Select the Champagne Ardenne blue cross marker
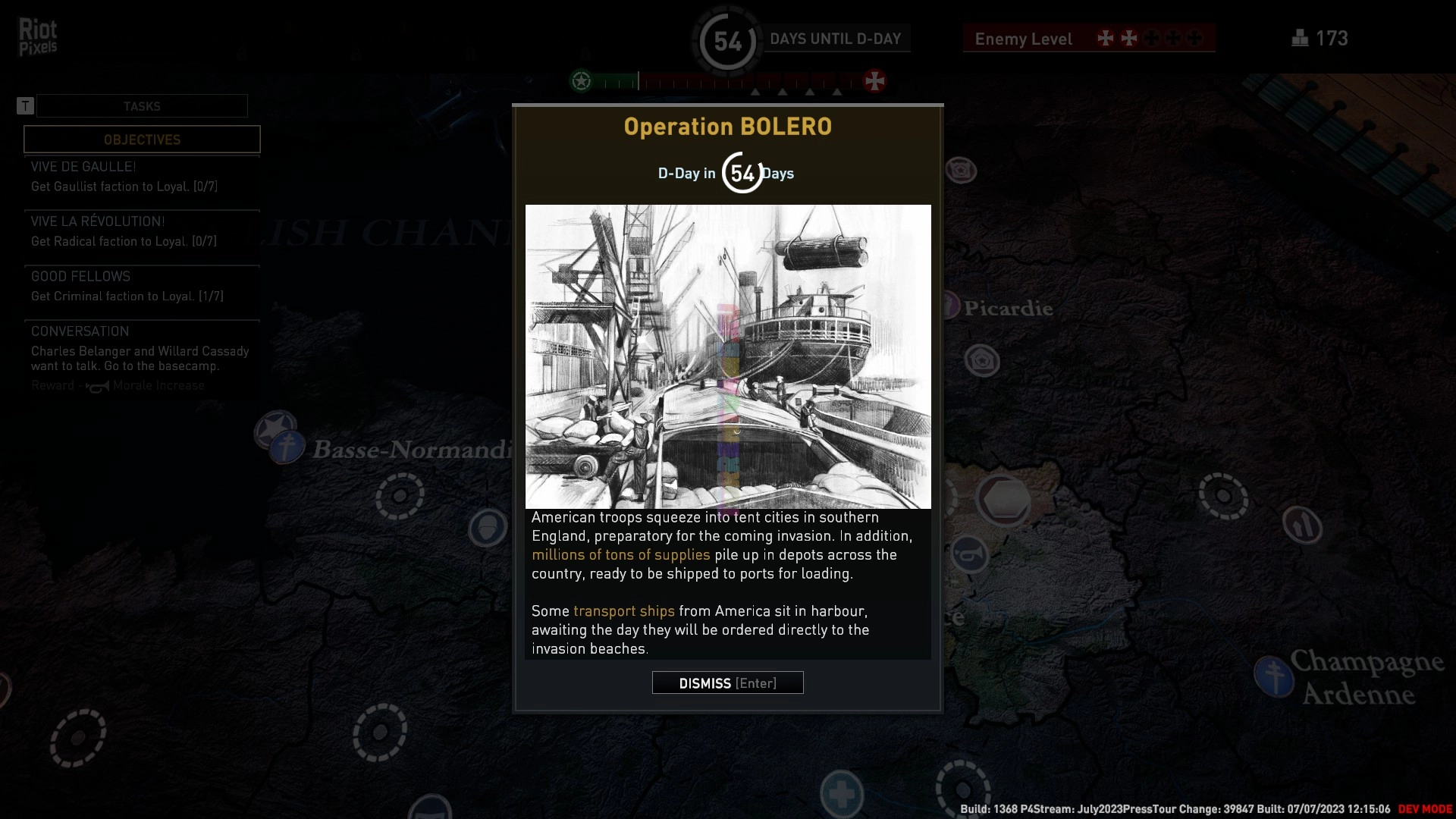This screenshot has height=819, width=1456. point(1273,676)
